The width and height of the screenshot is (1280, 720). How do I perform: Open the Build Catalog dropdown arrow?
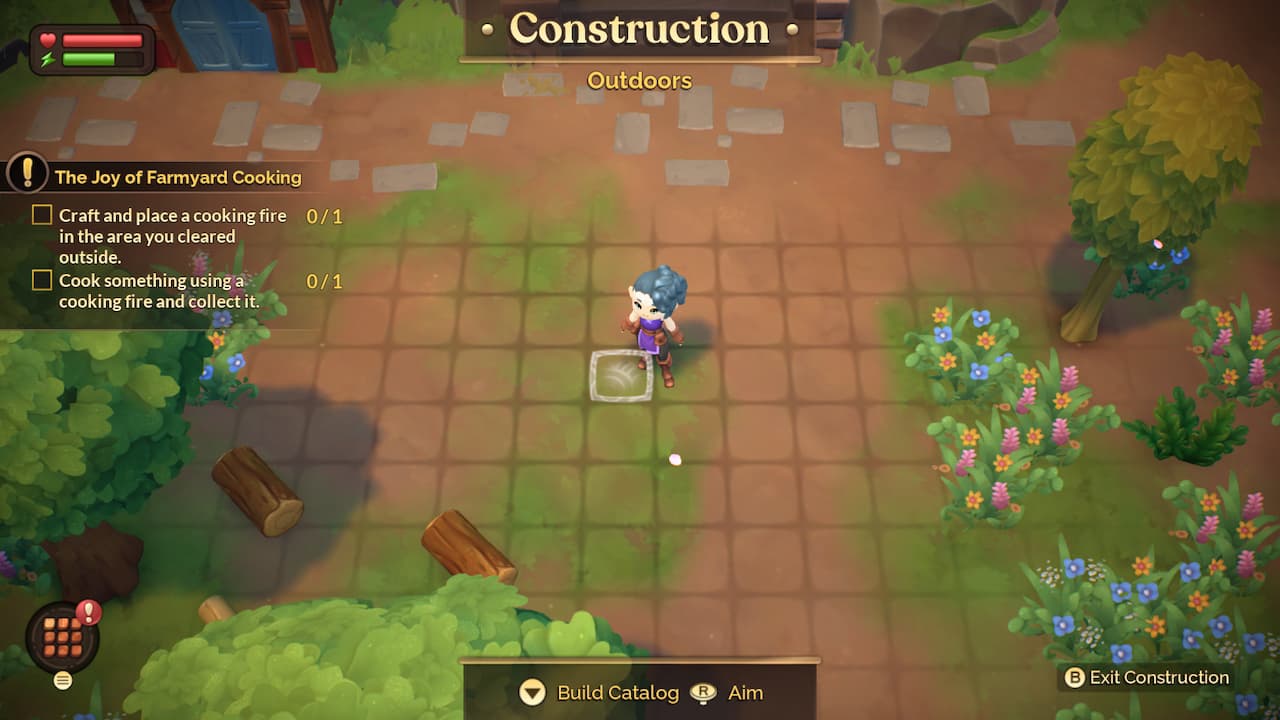[x=531, y=692]
